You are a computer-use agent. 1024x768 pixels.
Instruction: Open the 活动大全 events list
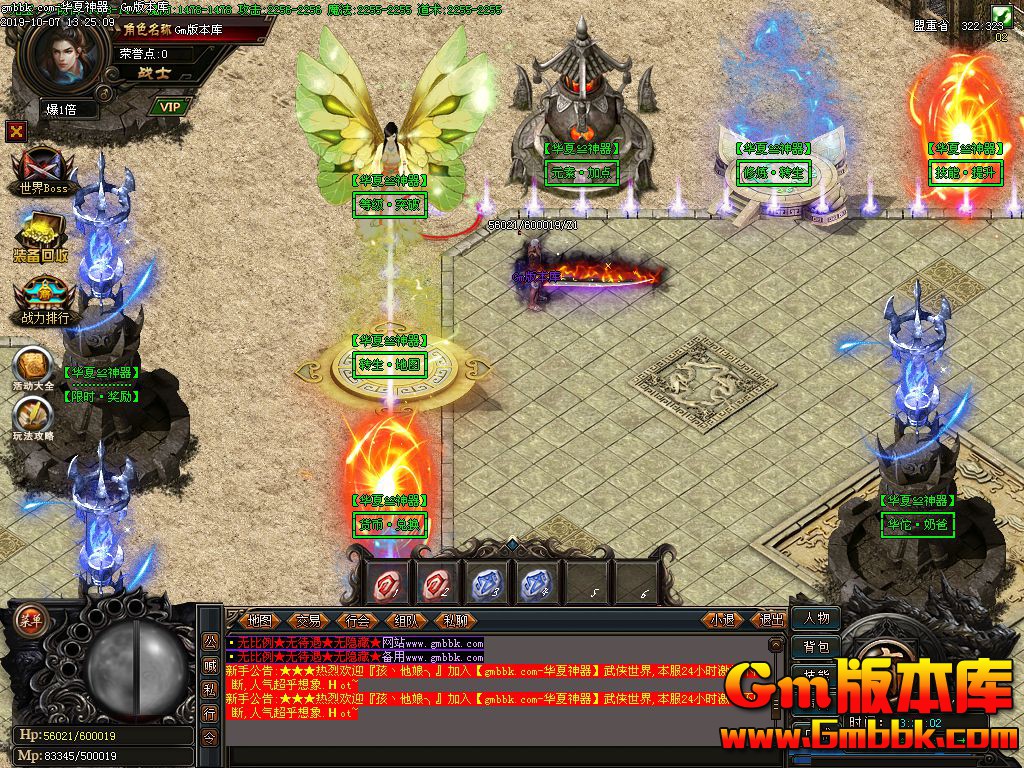click(33, 367)
